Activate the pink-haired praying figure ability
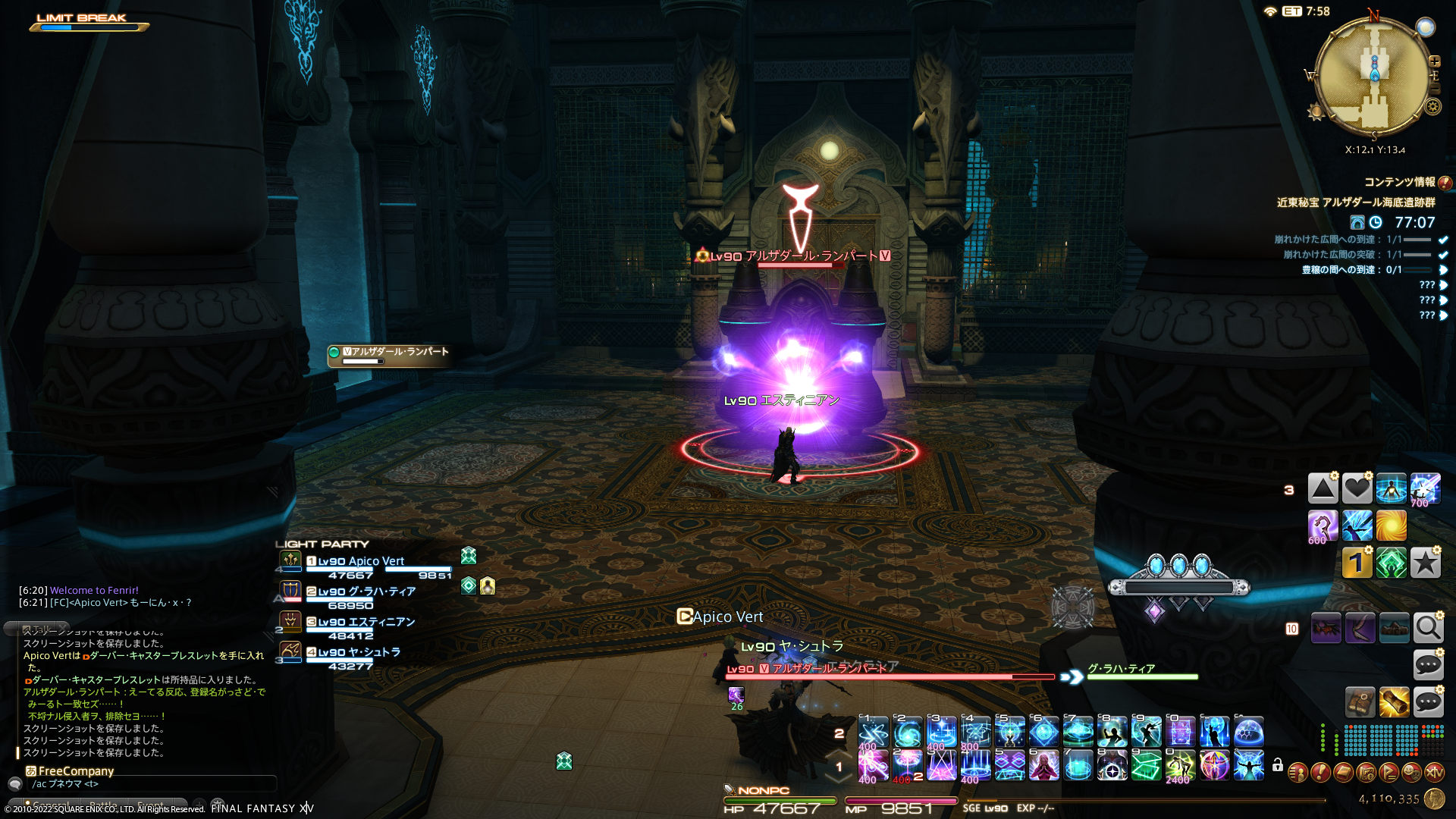The width and height of the screenshot is (1456, 819). click(x=1043, y=765)
